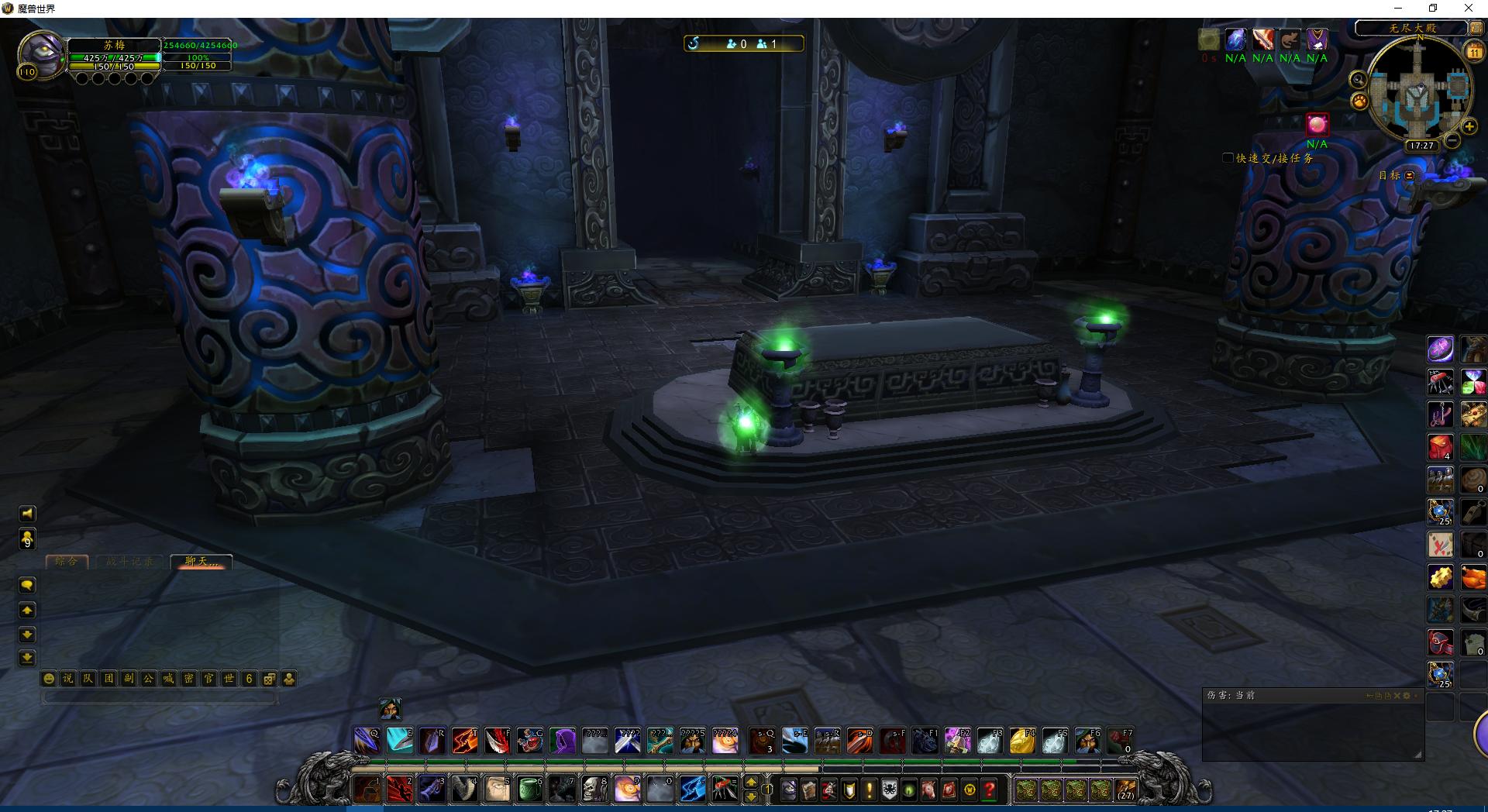Screen dimensions: 1488x812
Task: Zoom in the minimap with the plus button
Action: click(x=1469, y=126)
